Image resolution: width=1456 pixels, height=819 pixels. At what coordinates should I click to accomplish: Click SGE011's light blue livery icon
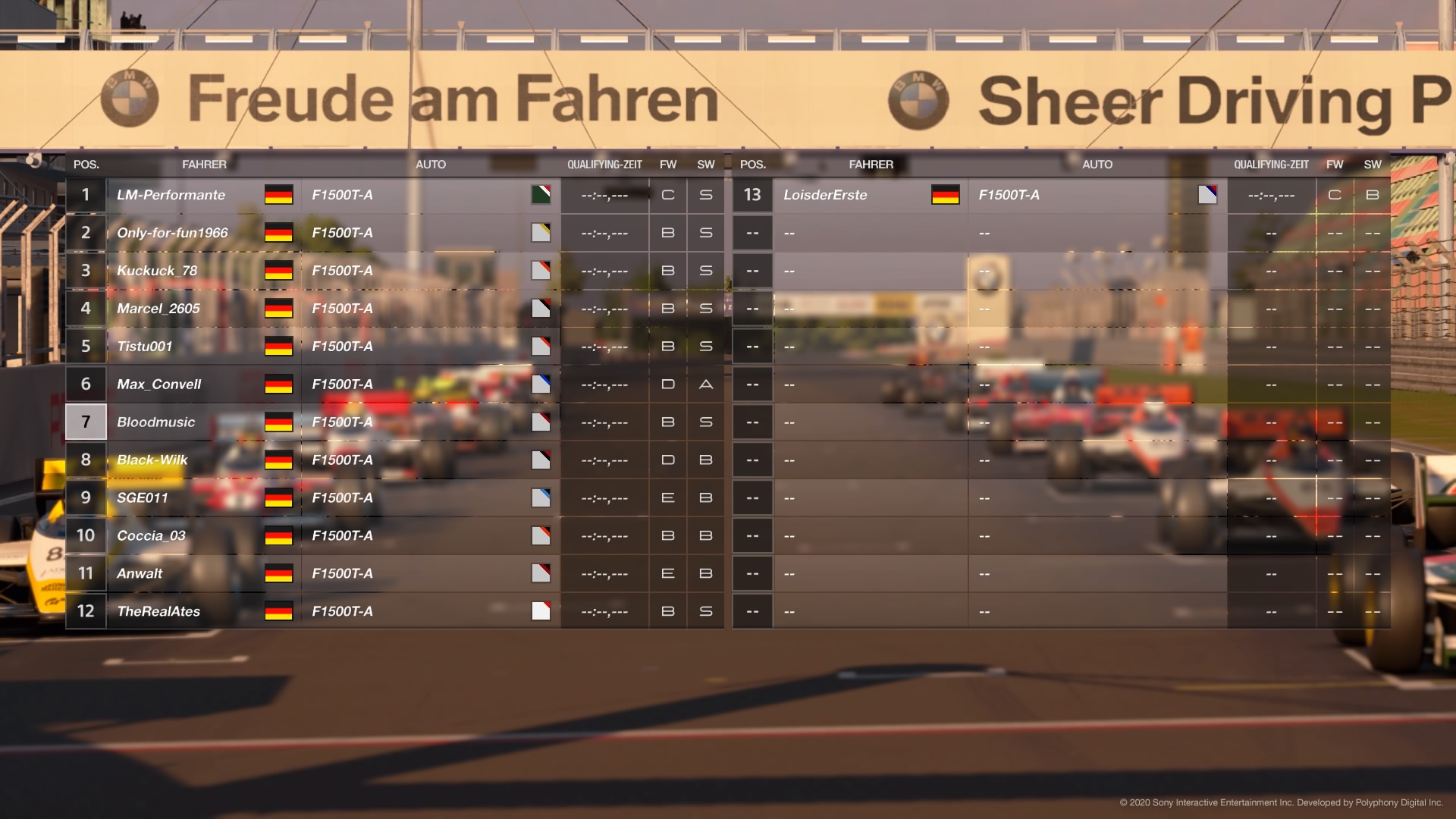click(x=541, y=497)
